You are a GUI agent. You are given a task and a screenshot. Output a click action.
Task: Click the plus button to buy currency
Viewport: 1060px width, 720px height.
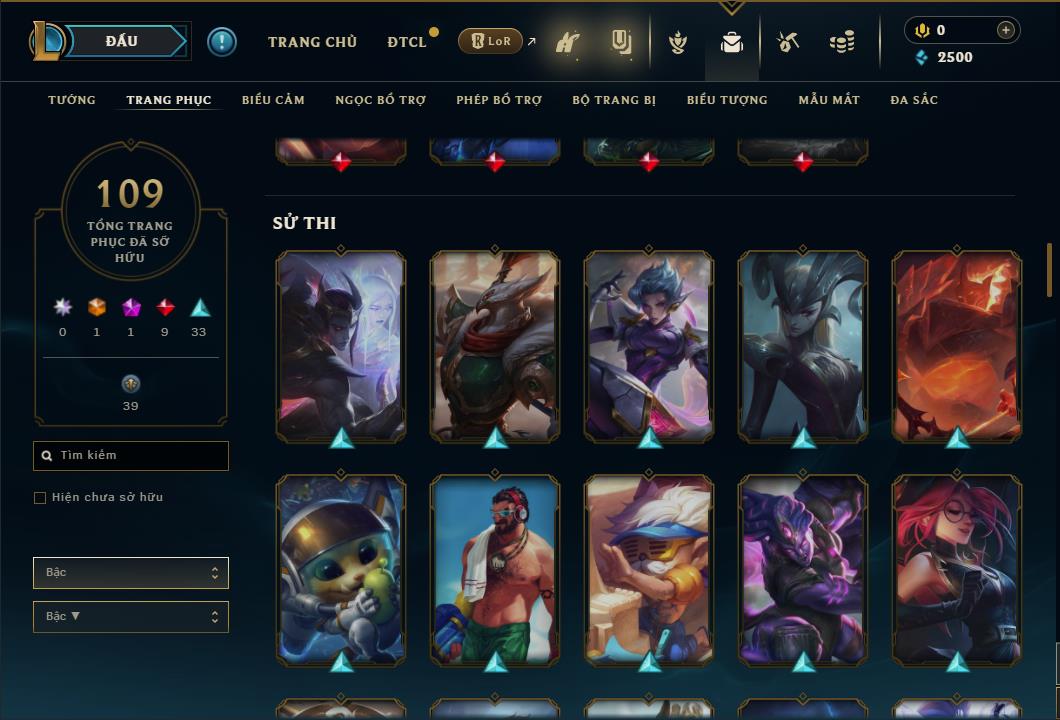point(1006,30)
